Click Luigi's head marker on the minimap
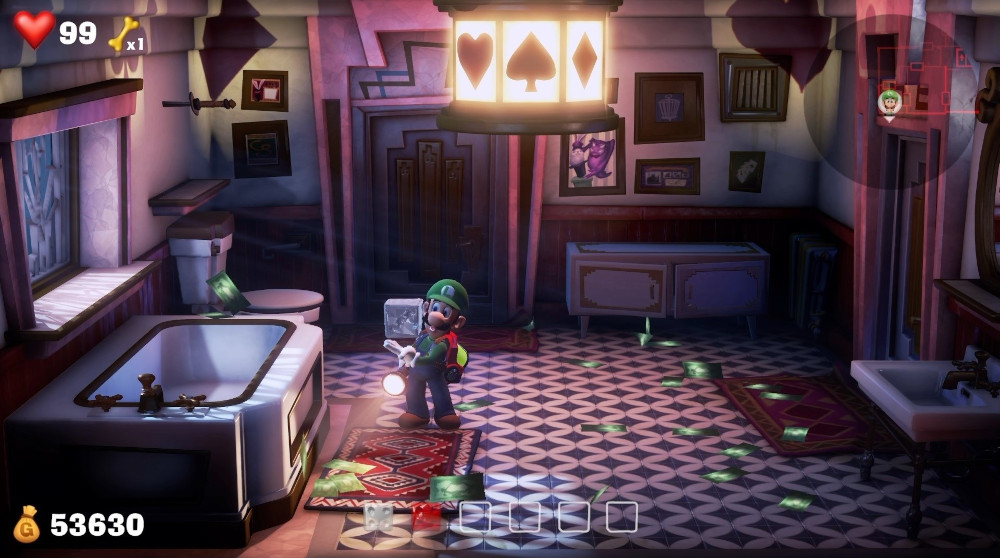Image resolution: width=1000 pixels, height=558 pixels. [889, 101]
